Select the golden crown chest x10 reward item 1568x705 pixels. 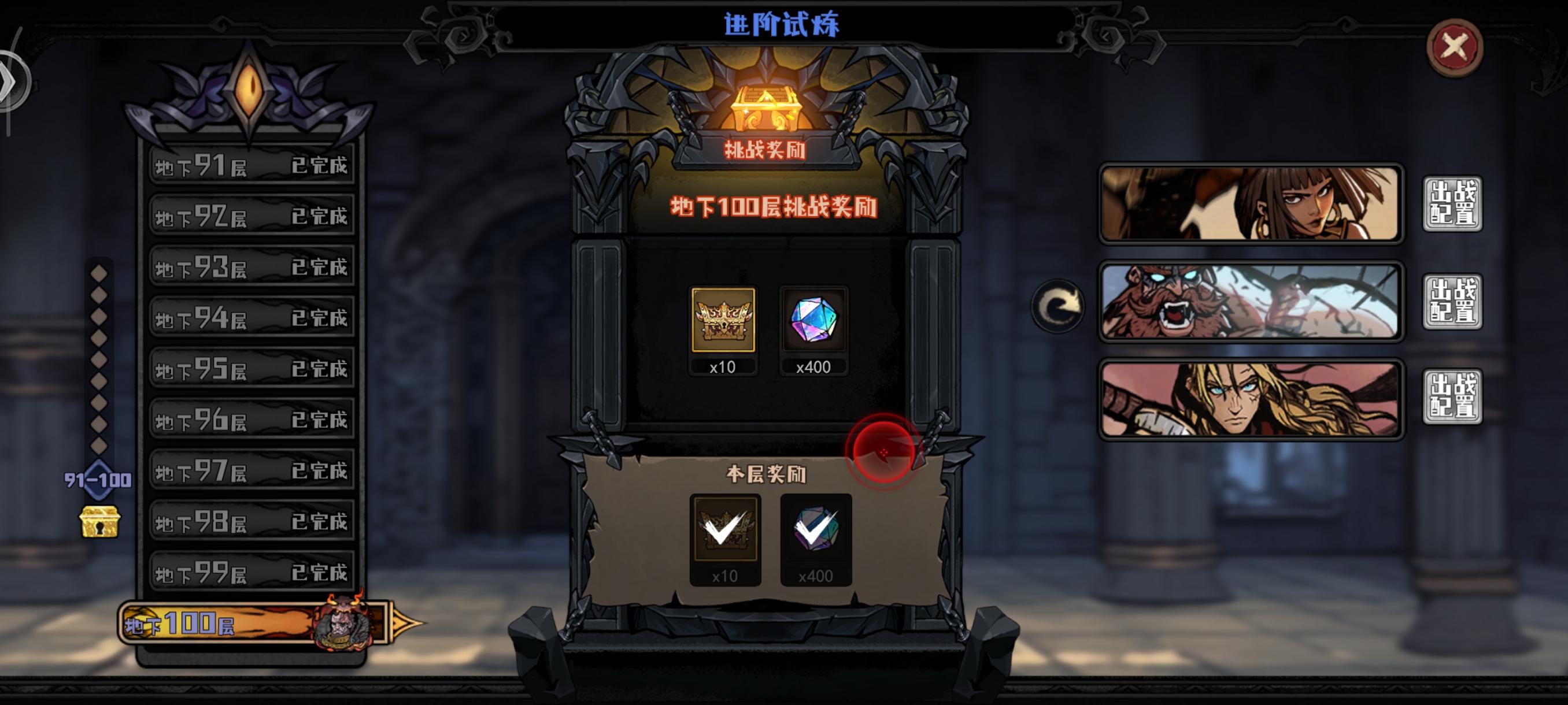tap(724, 326)
